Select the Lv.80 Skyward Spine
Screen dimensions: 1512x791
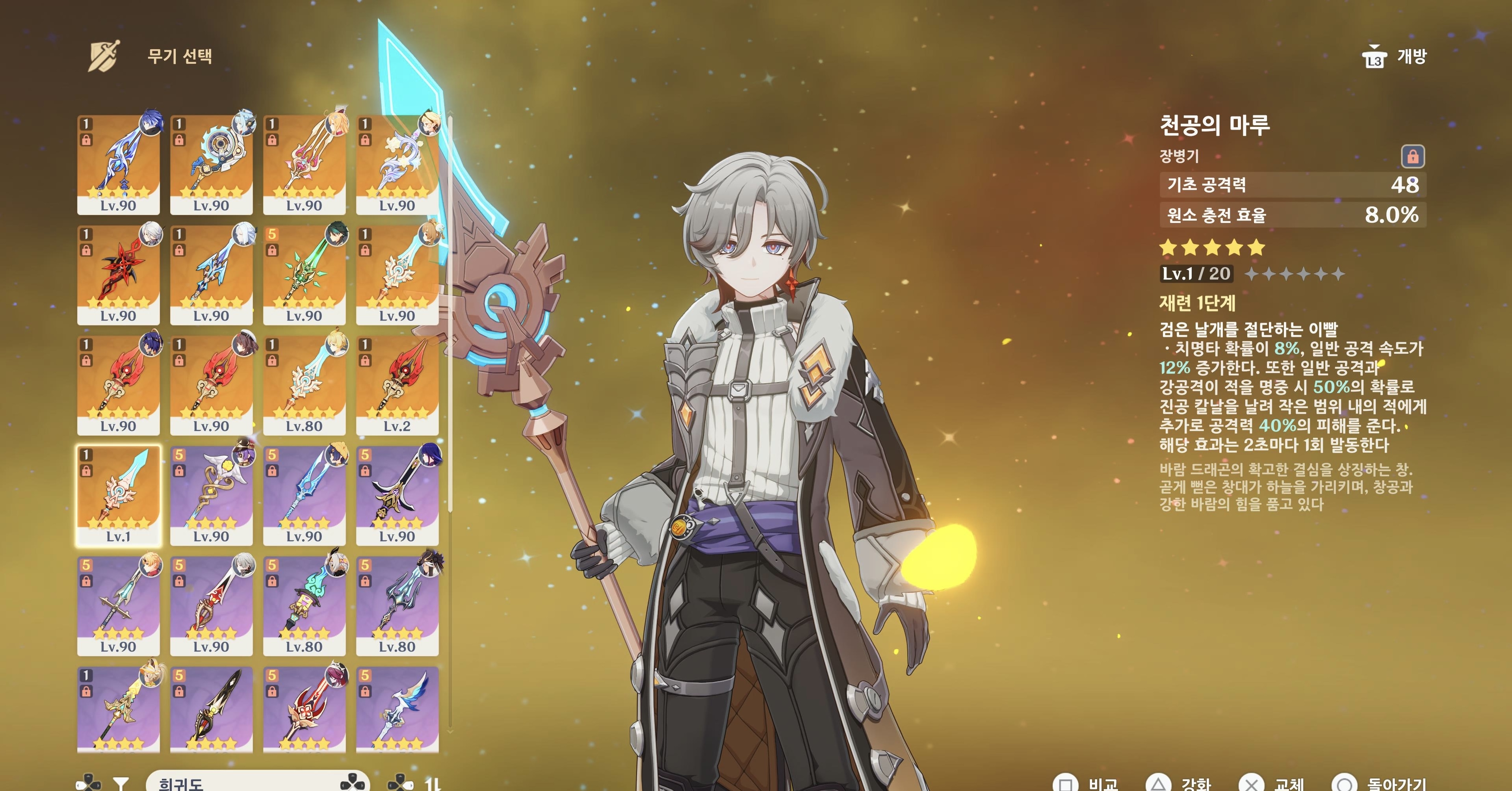[304, 384]
